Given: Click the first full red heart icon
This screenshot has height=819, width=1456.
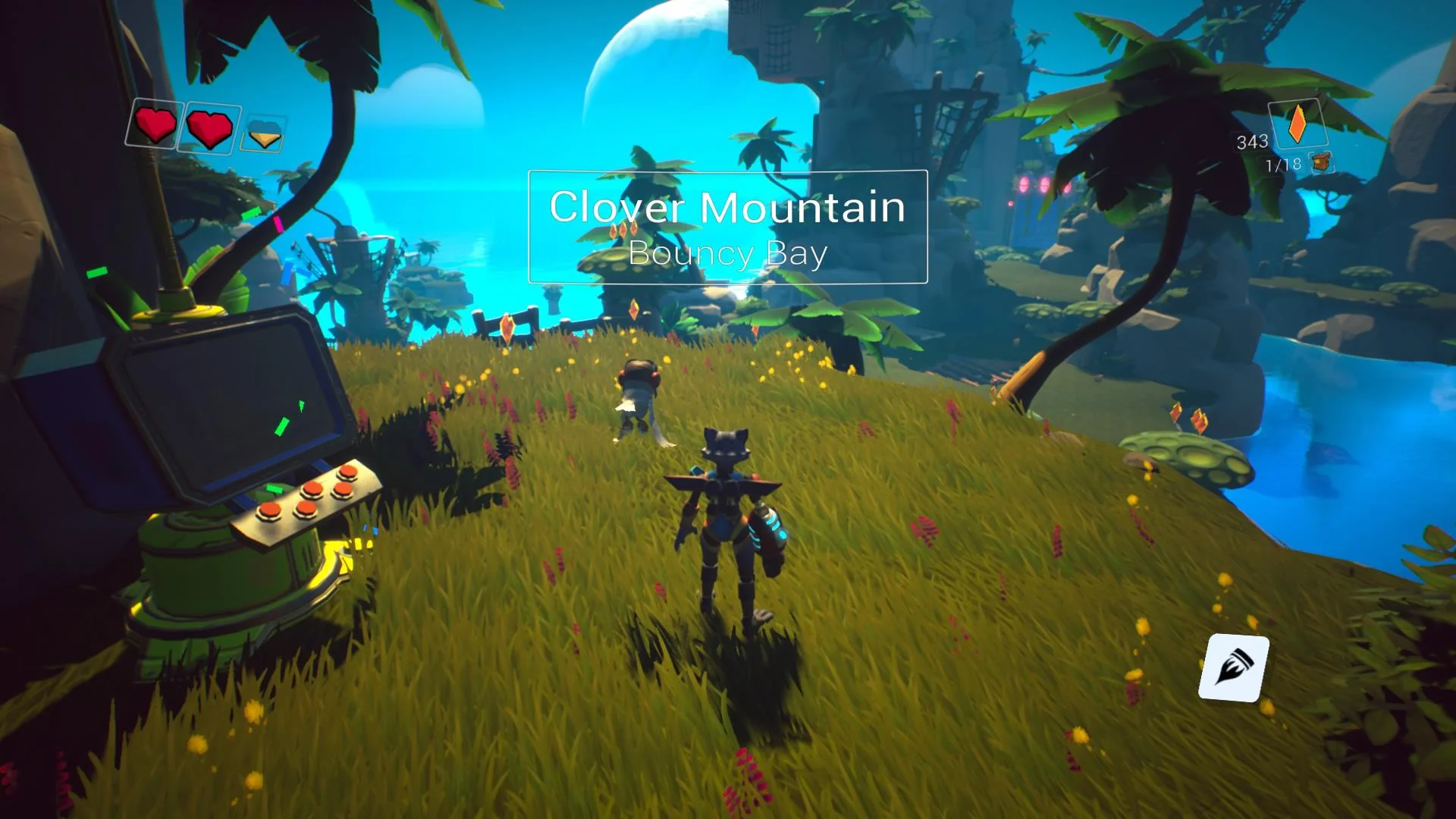Looking at the screenshot, I should [156, 127].
